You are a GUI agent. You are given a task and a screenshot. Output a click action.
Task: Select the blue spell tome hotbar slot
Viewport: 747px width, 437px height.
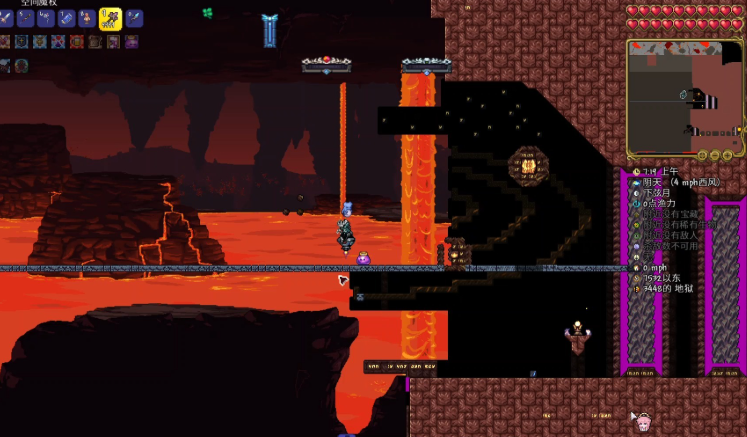click(x=66, y=18)
